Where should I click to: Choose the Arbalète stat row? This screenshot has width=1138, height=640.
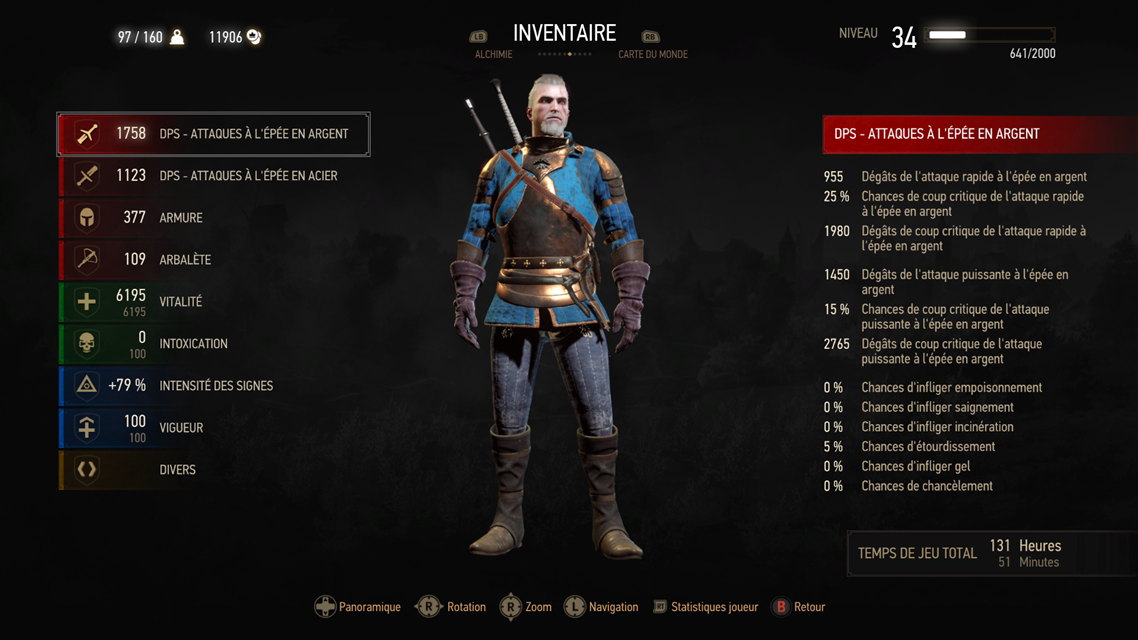213,260
